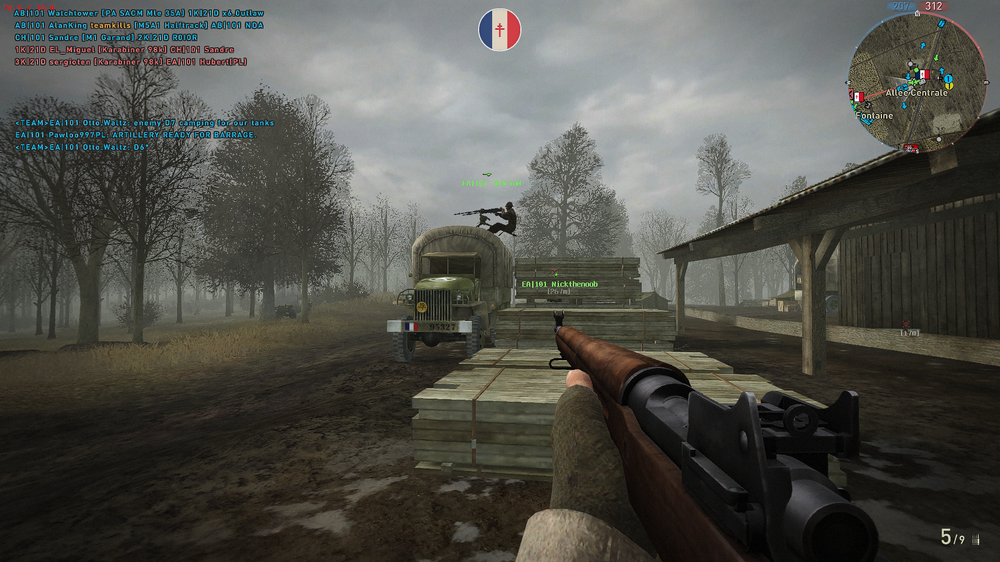Select the Fontaine flag marker on minimap

click(x=856, y=97)
